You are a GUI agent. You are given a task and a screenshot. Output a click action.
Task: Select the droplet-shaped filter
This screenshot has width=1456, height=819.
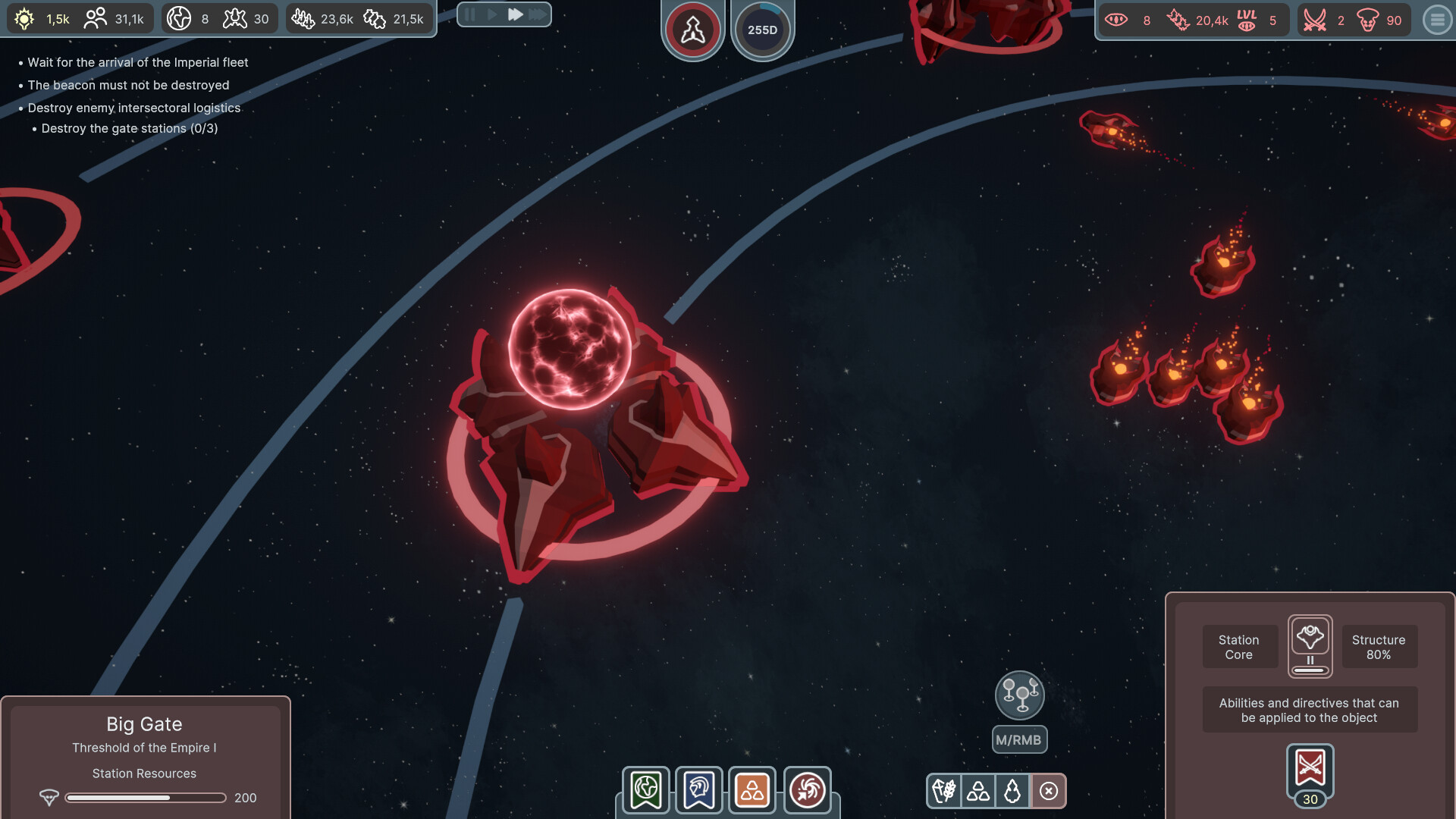[1012, 791]
